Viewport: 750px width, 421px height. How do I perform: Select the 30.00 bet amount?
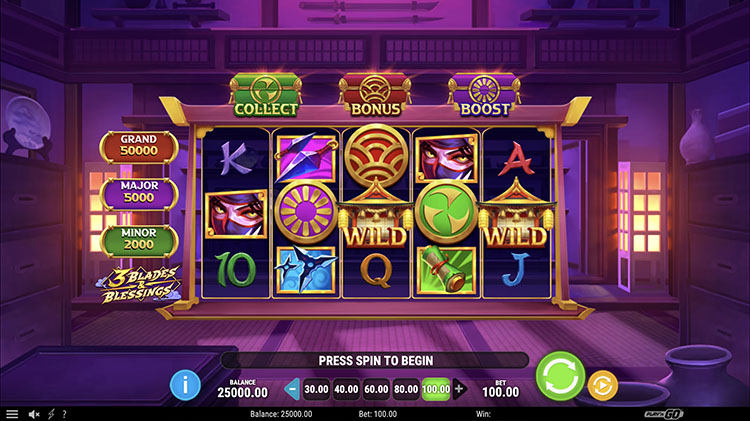tap(317, 389)
